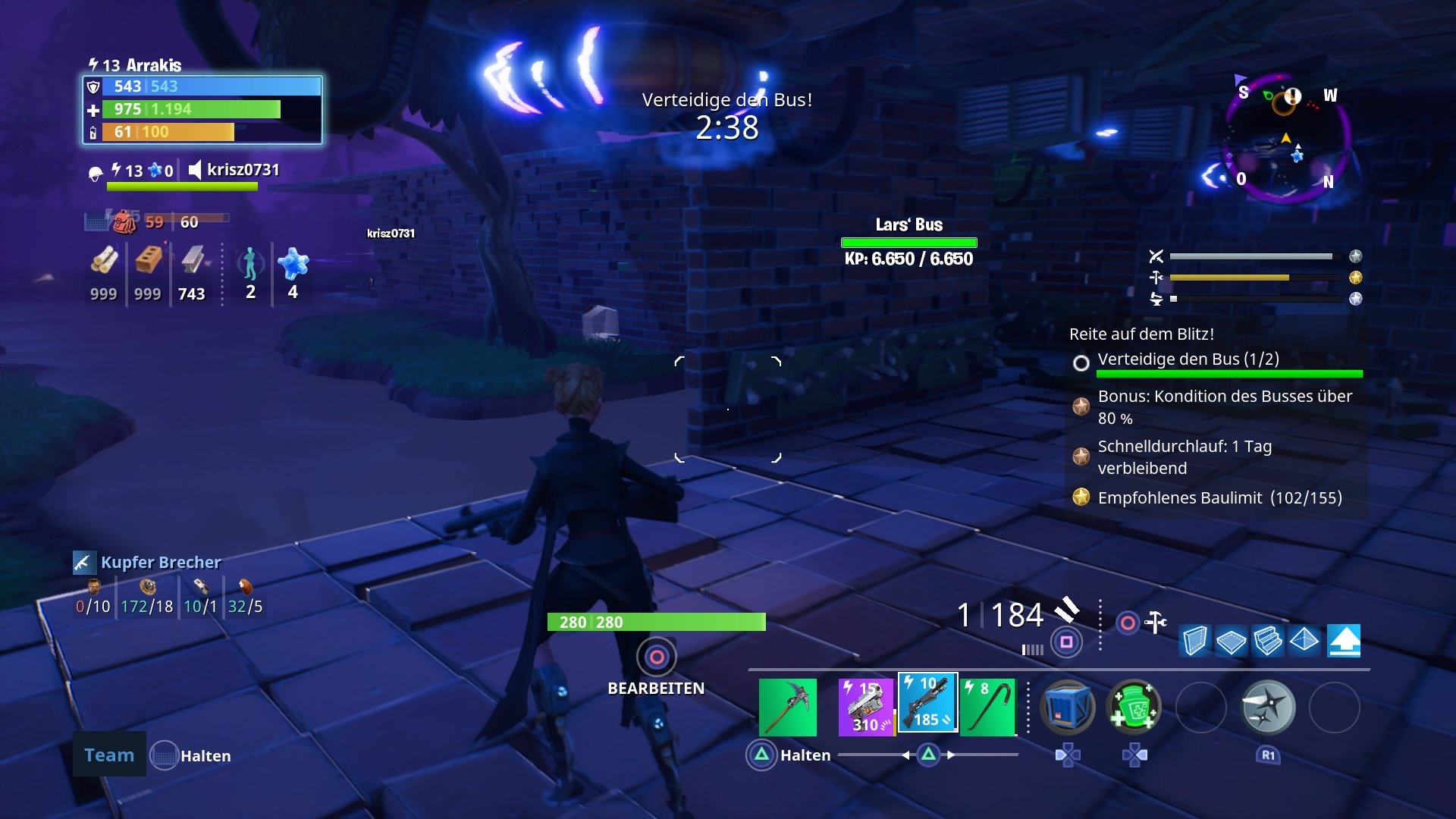
Task: Expand the Team menu
Action: pos(108,755)
